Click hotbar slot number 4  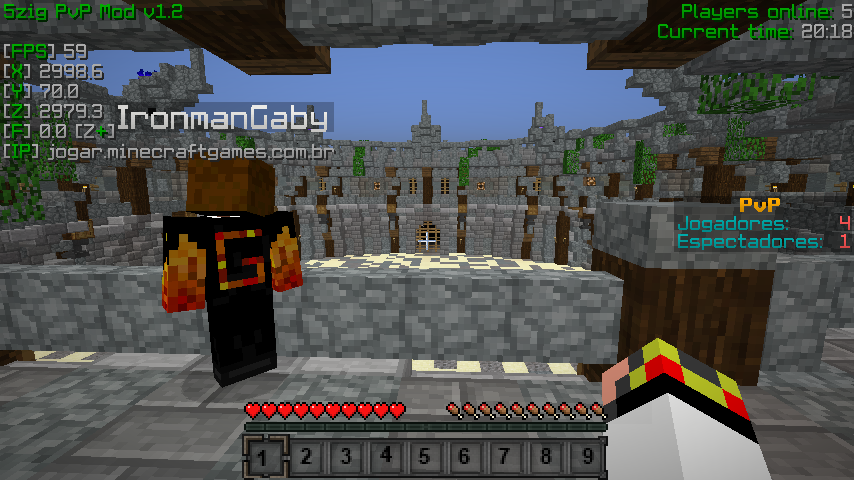point(385,458)
